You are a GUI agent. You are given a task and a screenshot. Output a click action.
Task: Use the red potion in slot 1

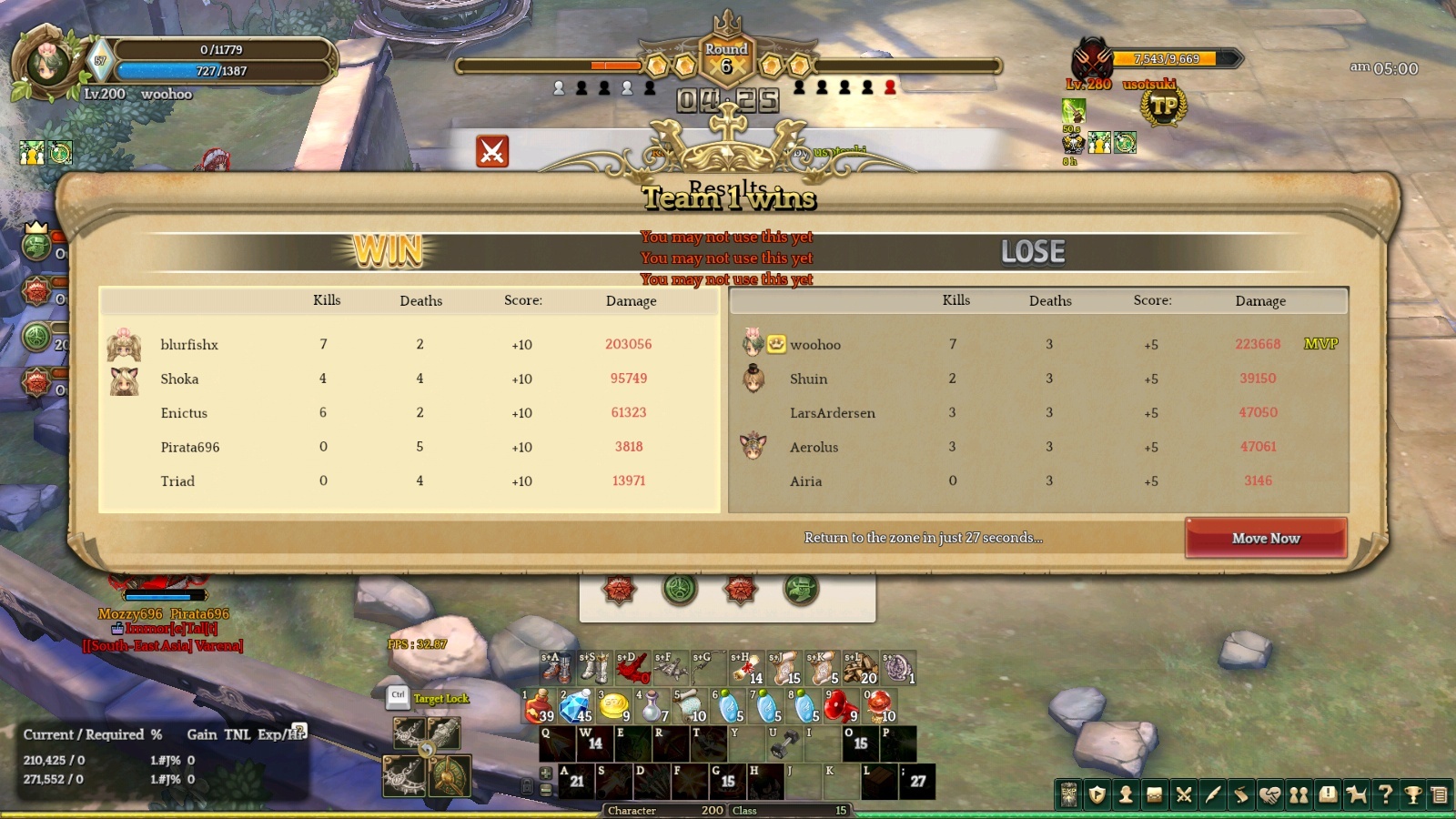click(540, 705)
